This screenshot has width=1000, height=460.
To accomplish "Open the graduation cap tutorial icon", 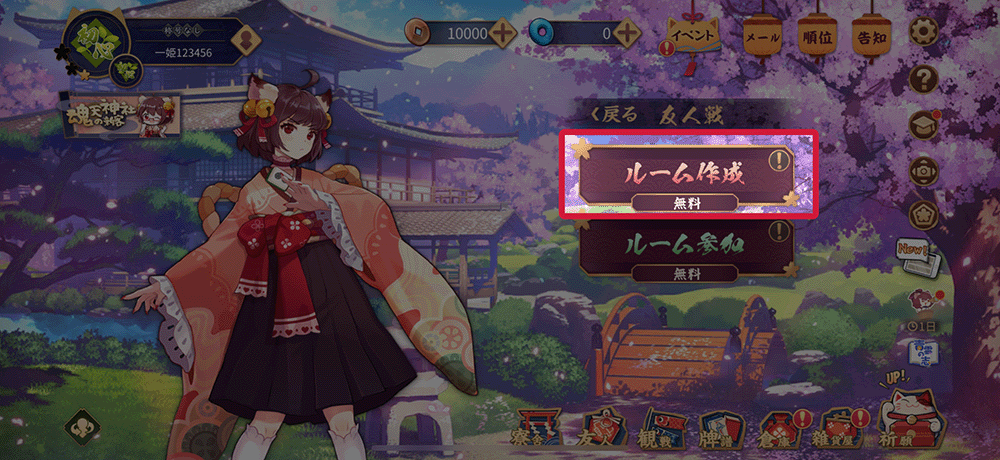I will coord(922,124).
